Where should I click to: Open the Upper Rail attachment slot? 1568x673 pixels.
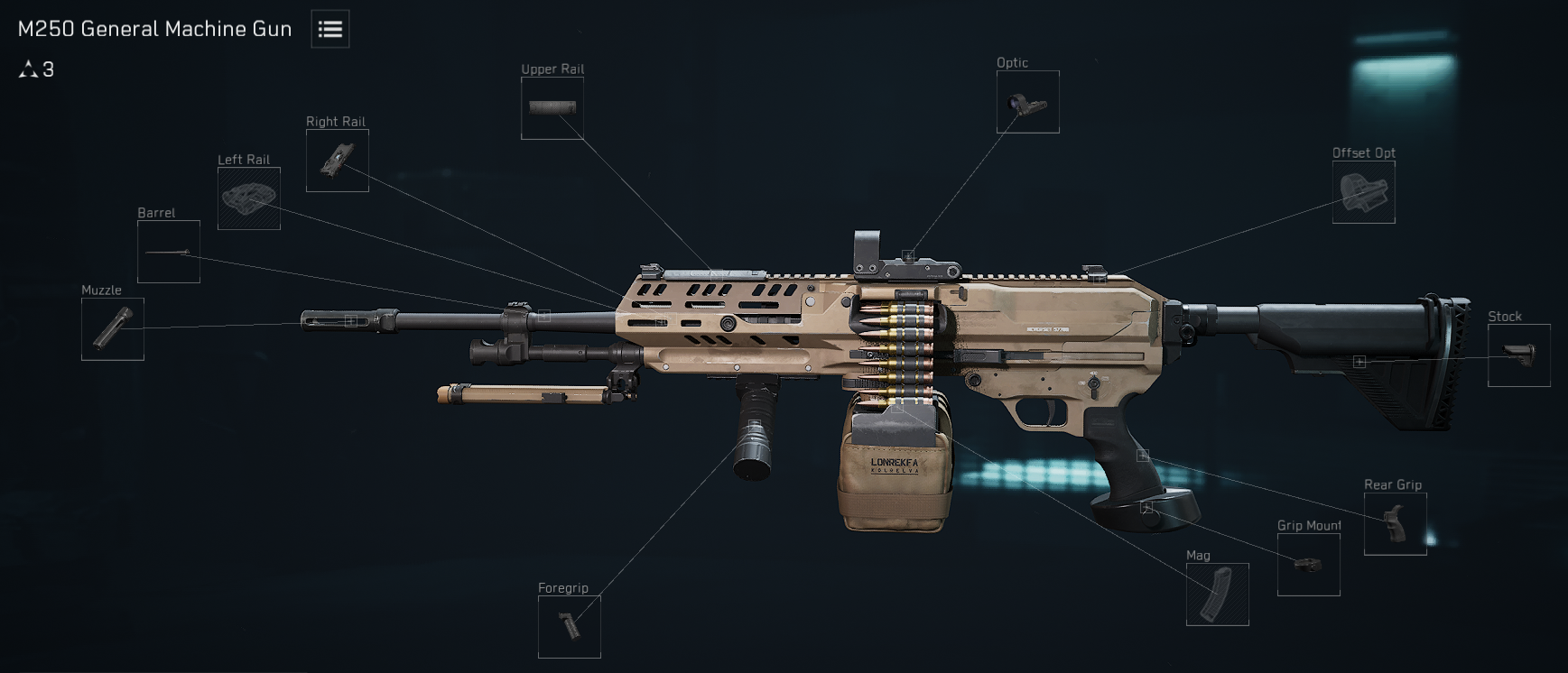(x=552, y=108)
